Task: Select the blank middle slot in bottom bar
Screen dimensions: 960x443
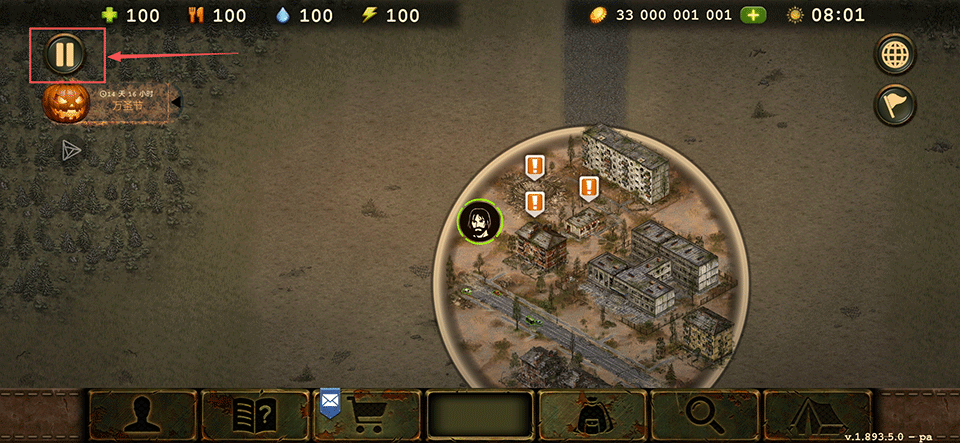Action: point(480,415)
